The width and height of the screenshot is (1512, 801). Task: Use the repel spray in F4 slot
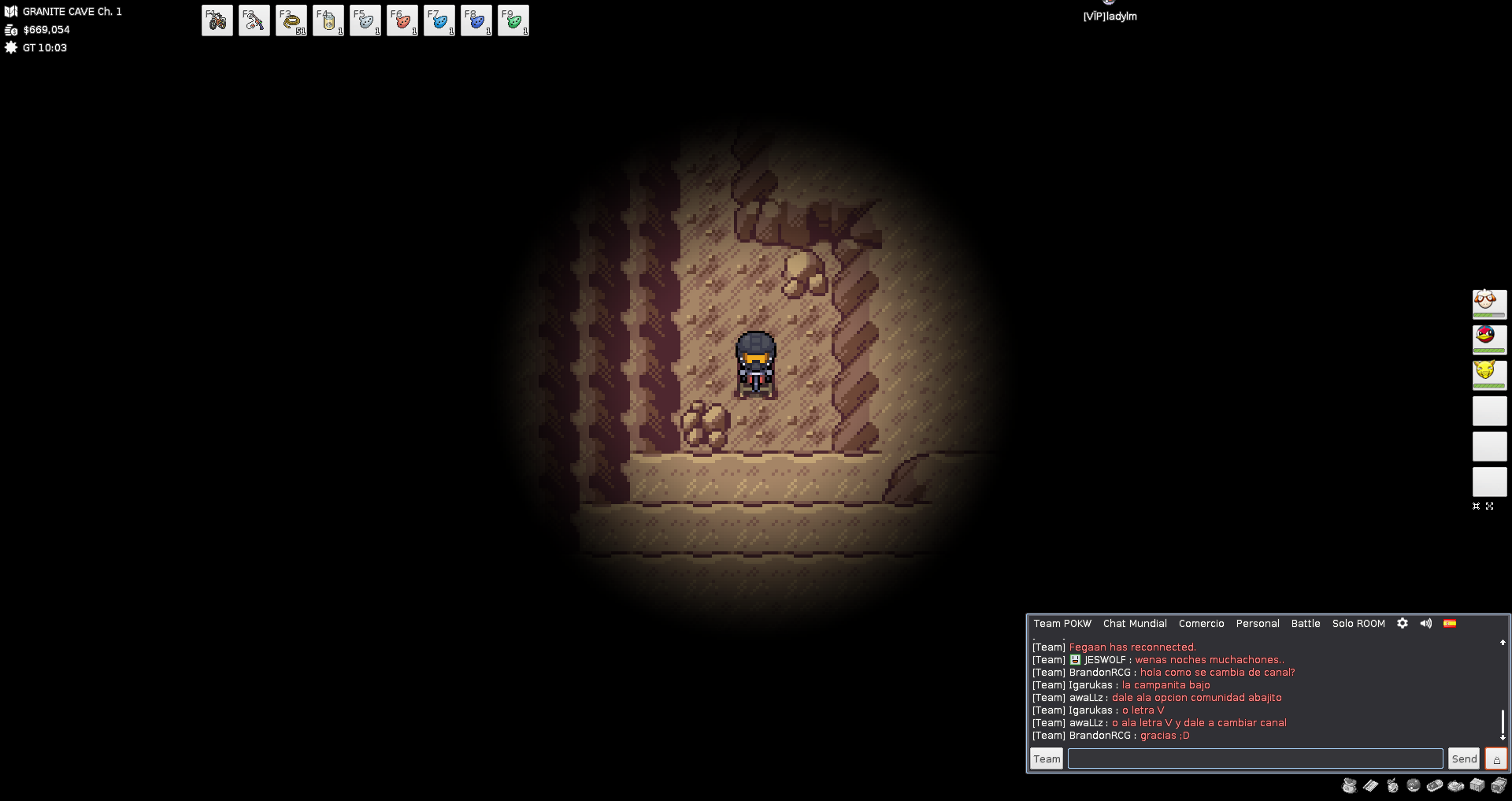[328, 20]
